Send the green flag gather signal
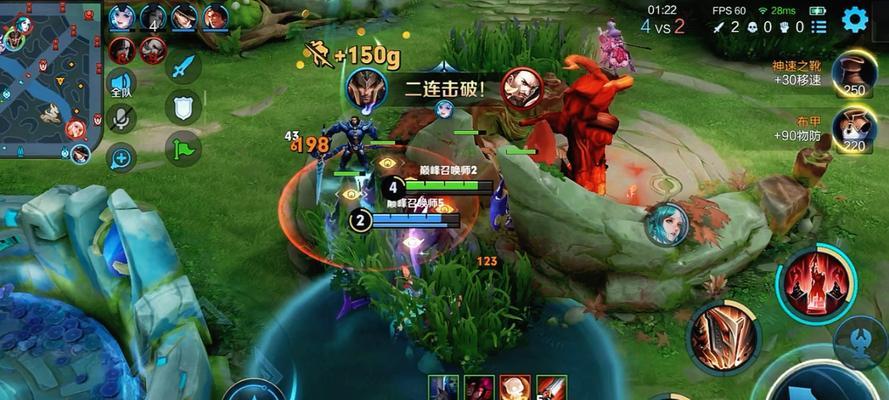The image size is (889, 400). [x=183, y=149]
